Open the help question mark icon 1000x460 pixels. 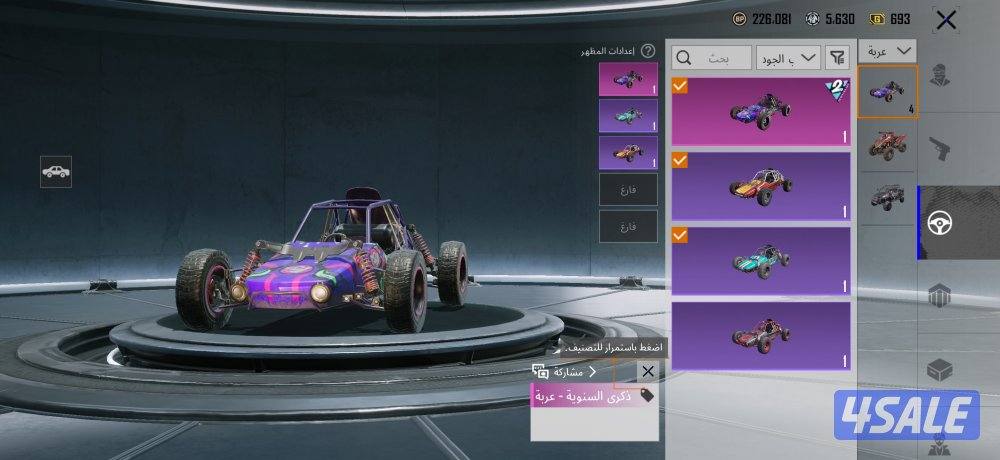[648, 50]
